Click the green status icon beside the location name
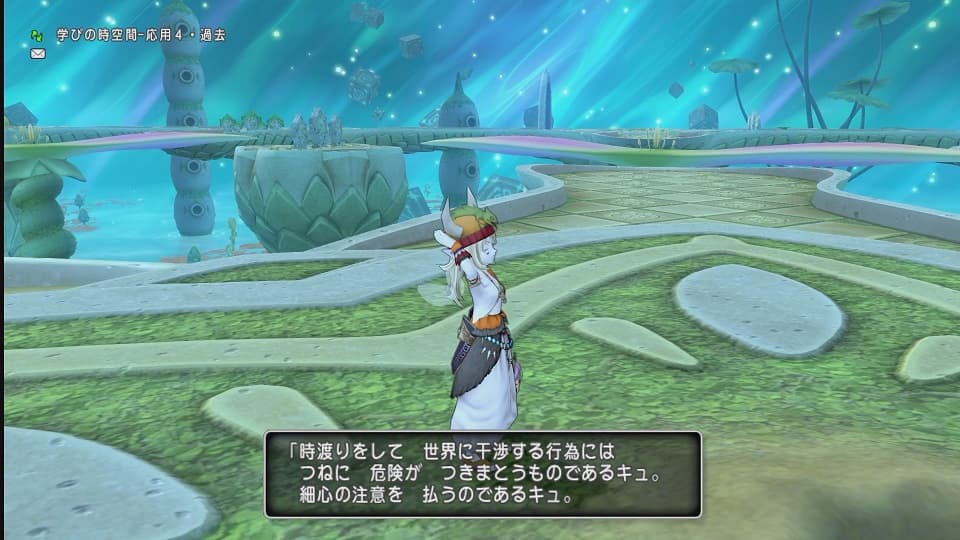Screen dimensions: 960x540 click(37, 35)
